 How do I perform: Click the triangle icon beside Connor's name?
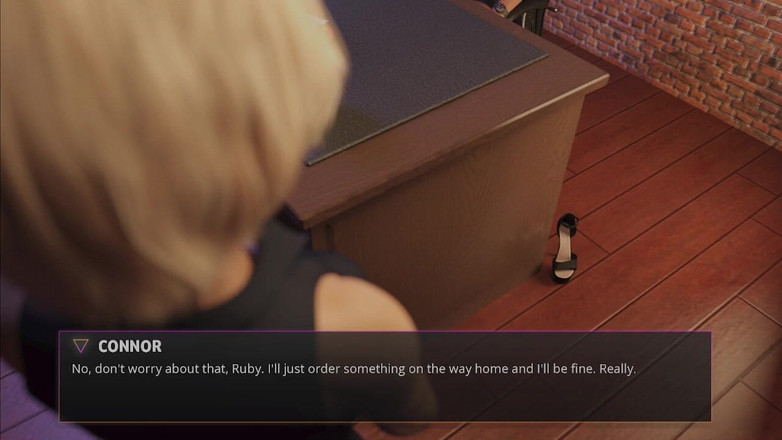[81, 346]
